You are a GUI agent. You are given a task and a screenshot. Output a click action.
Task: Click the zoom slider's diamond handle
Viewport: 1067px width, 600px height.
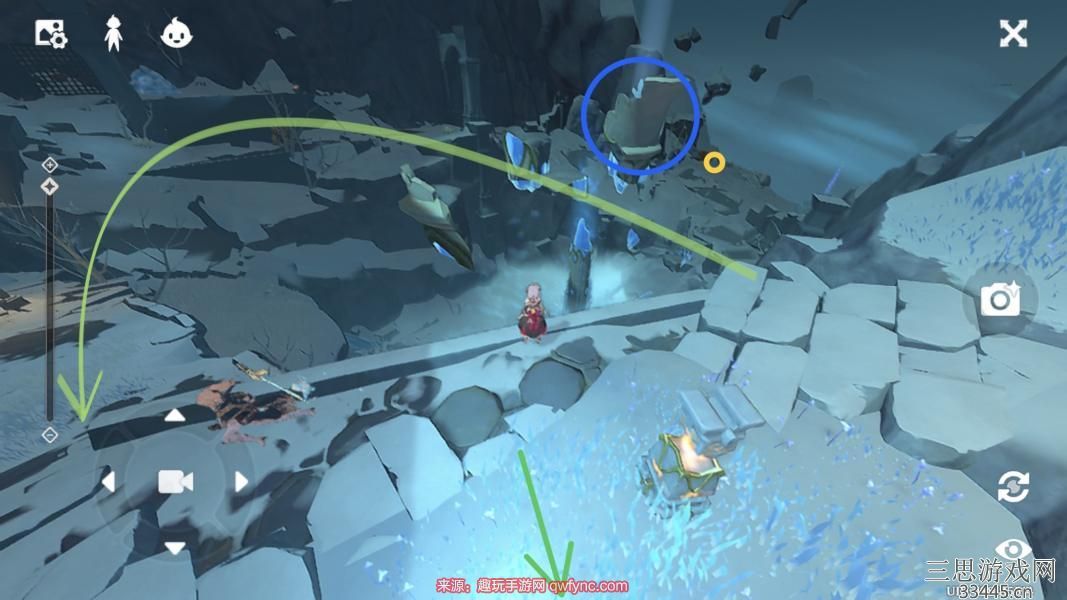tap(50, 186)
